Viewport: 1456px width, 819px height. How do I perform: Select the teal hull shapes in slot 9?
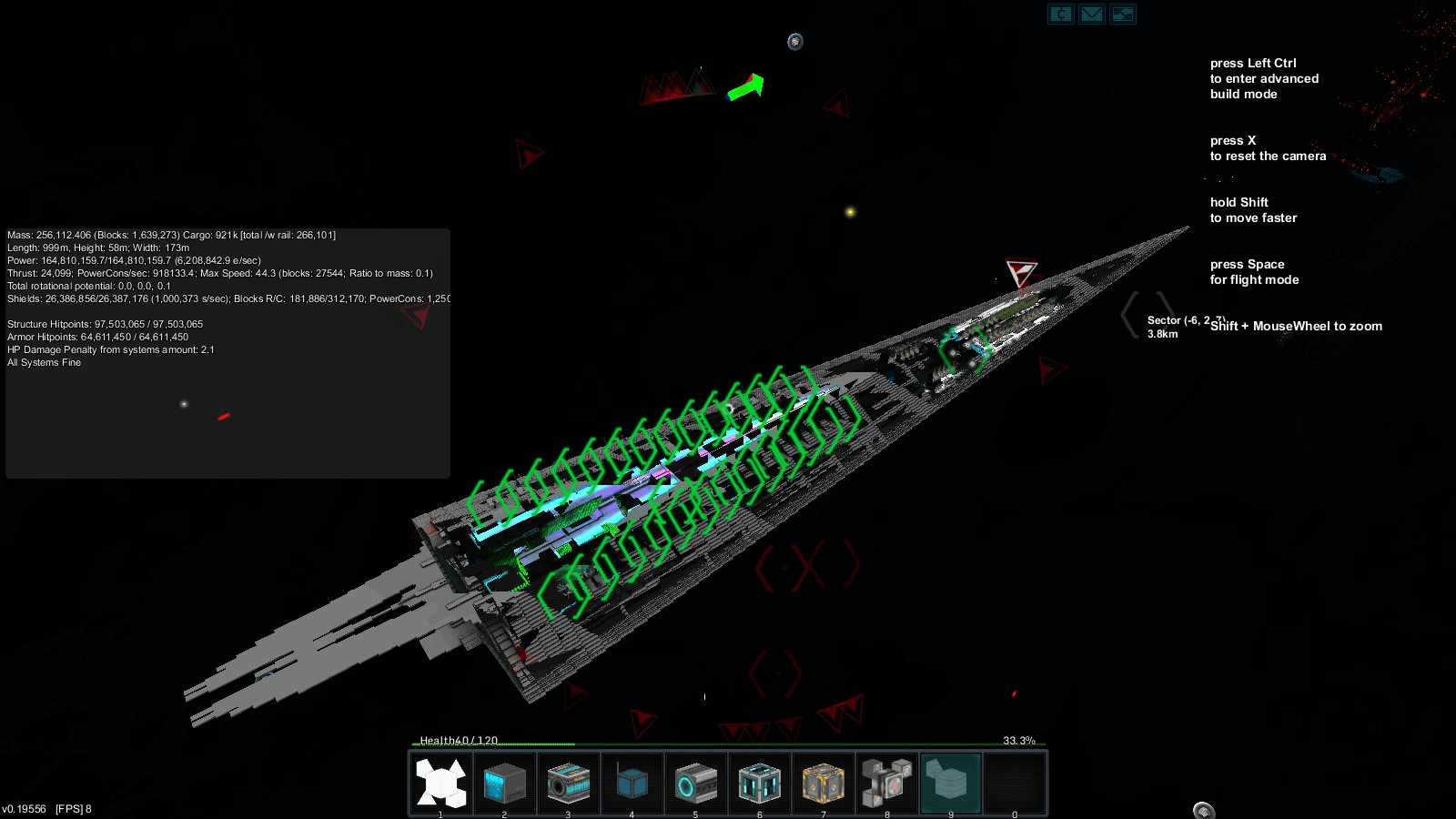[951, 783]
